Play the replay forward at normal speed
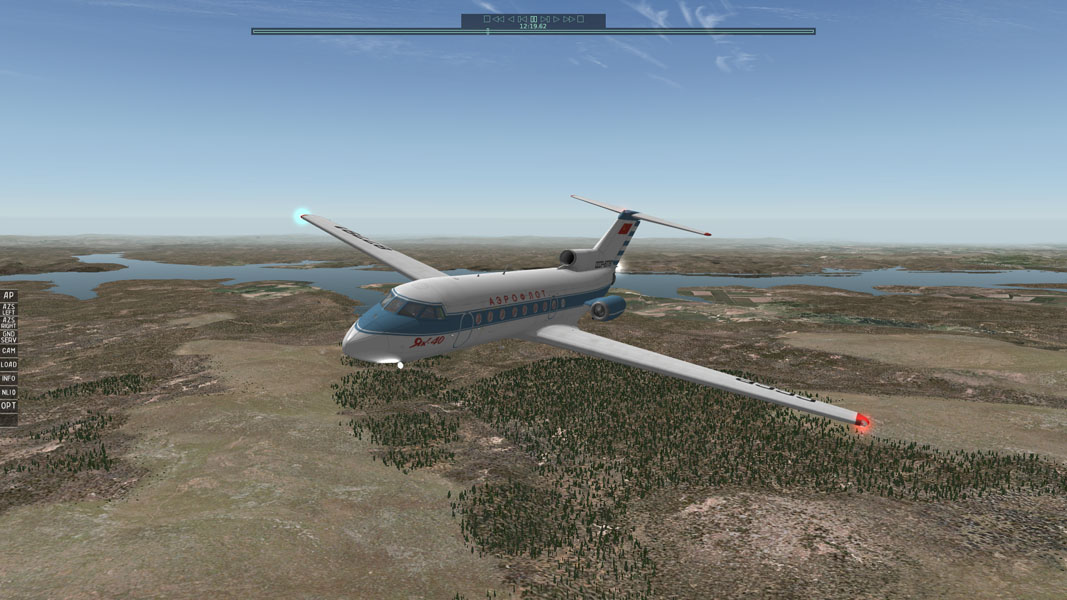1067x600 pixels. click(556, 19)
